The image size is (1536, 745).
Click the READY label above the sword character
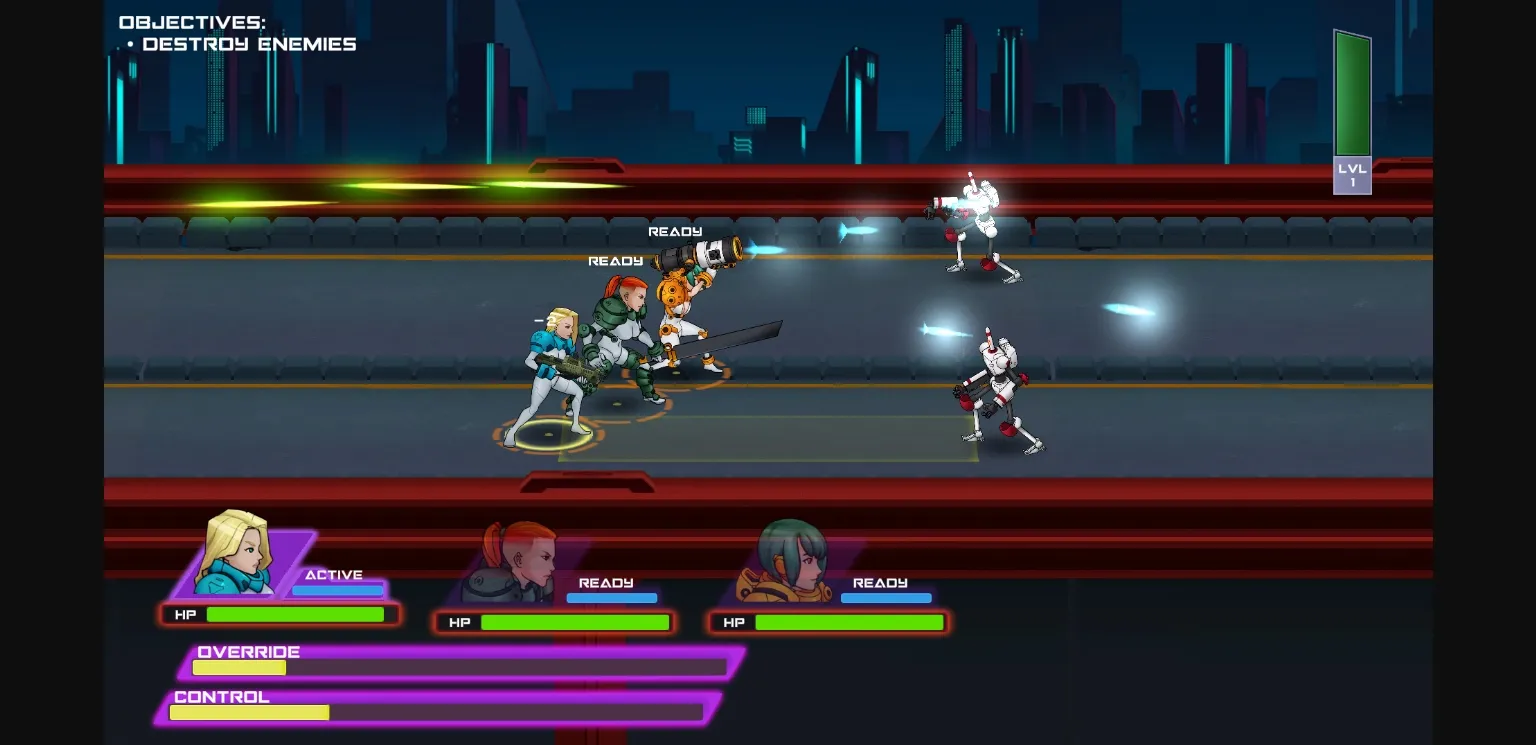pyautogui.click(x=616, y=260)
